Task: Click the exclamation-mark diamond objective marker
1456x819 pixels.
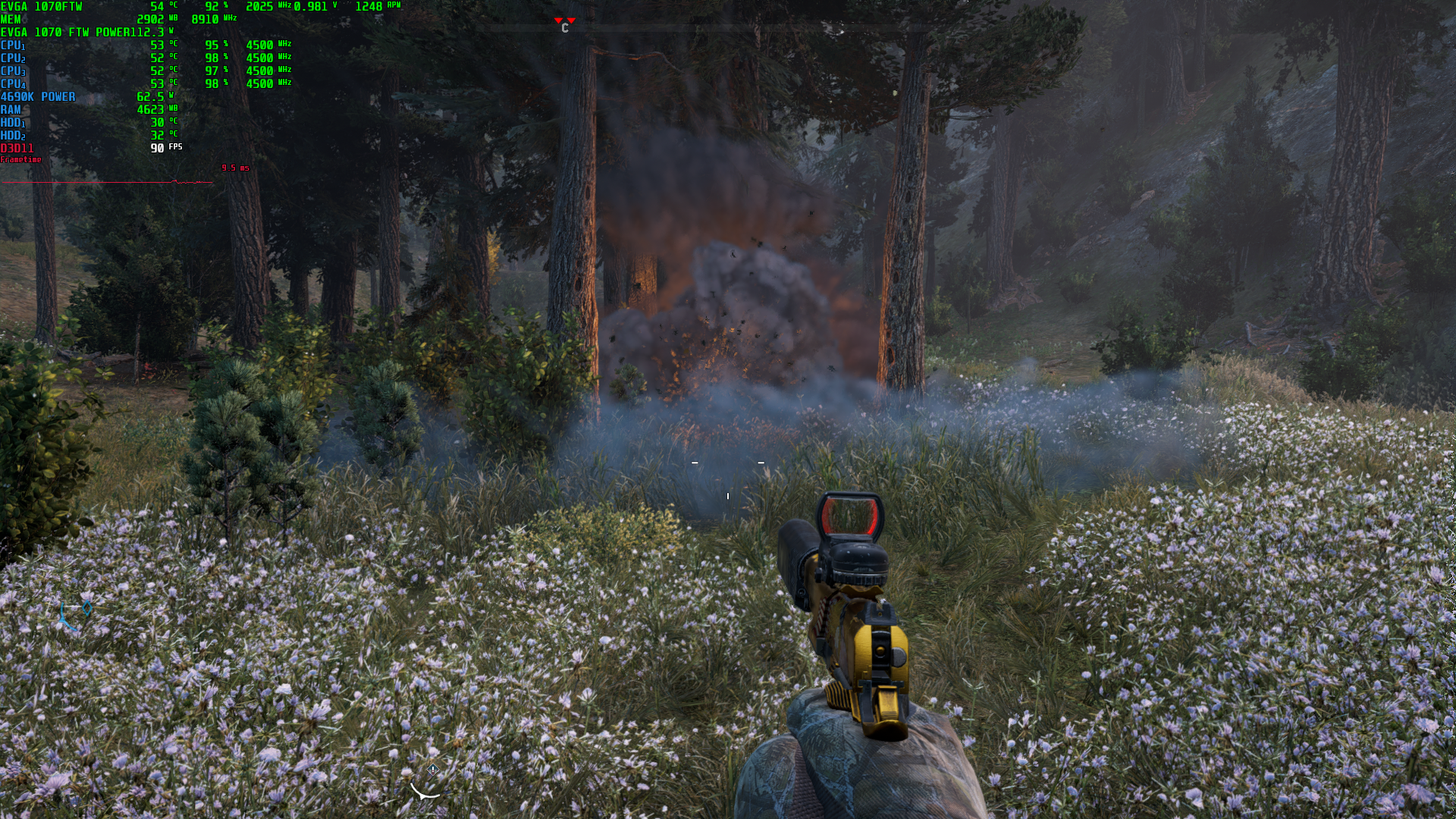Action: 433,770
